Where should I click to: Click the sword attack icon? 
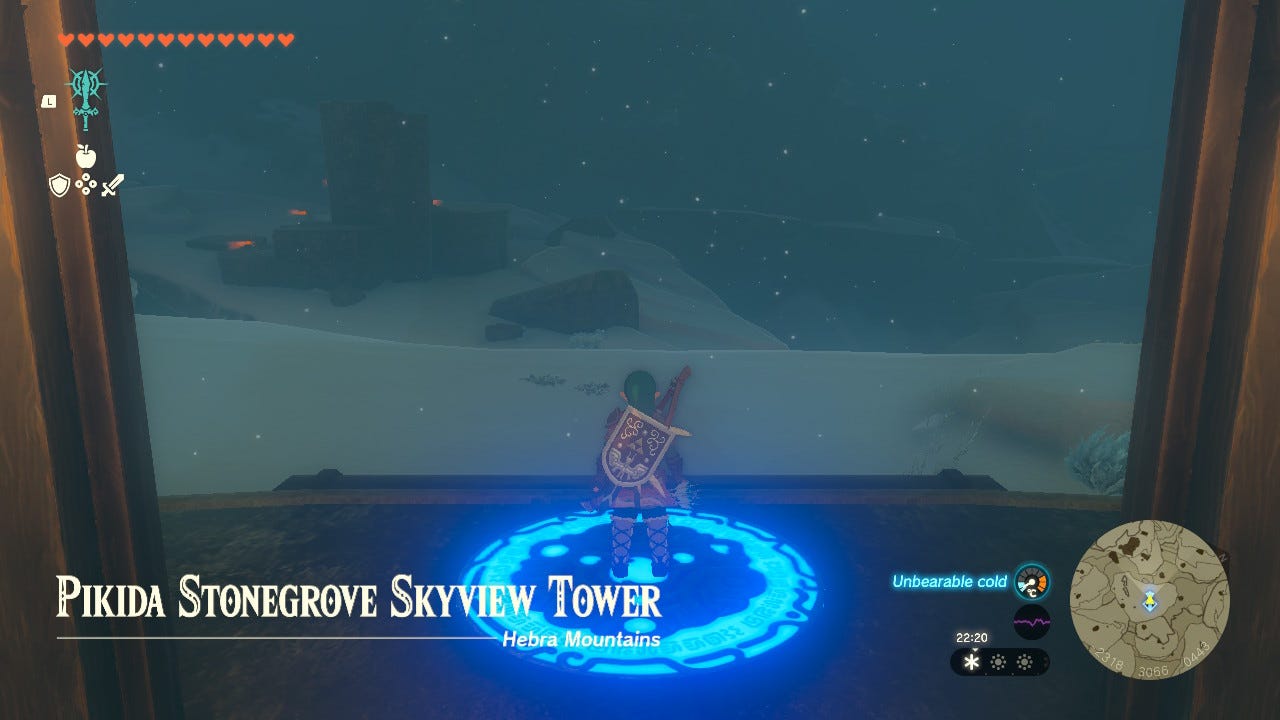pos(114,185)
